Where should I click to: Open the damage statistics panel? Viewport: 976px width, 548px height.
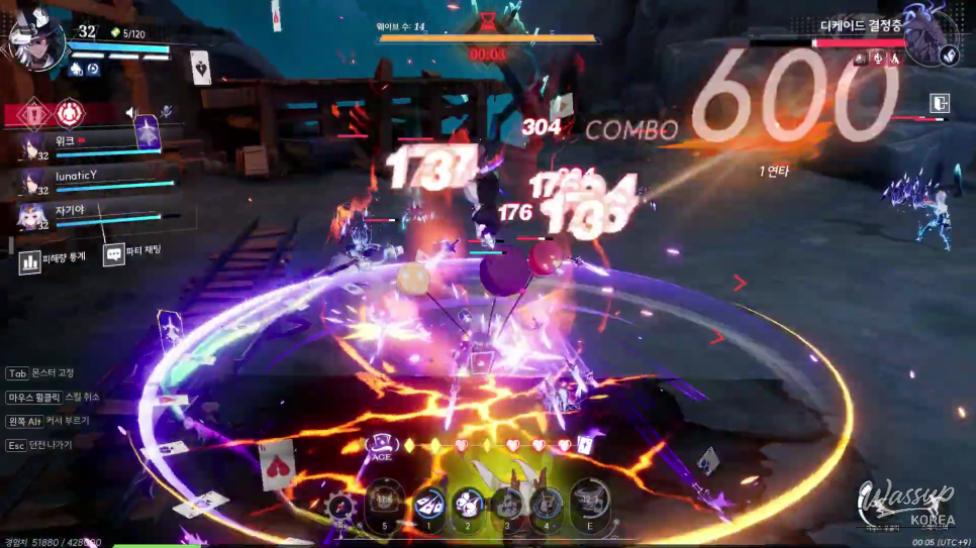point(30,262)
